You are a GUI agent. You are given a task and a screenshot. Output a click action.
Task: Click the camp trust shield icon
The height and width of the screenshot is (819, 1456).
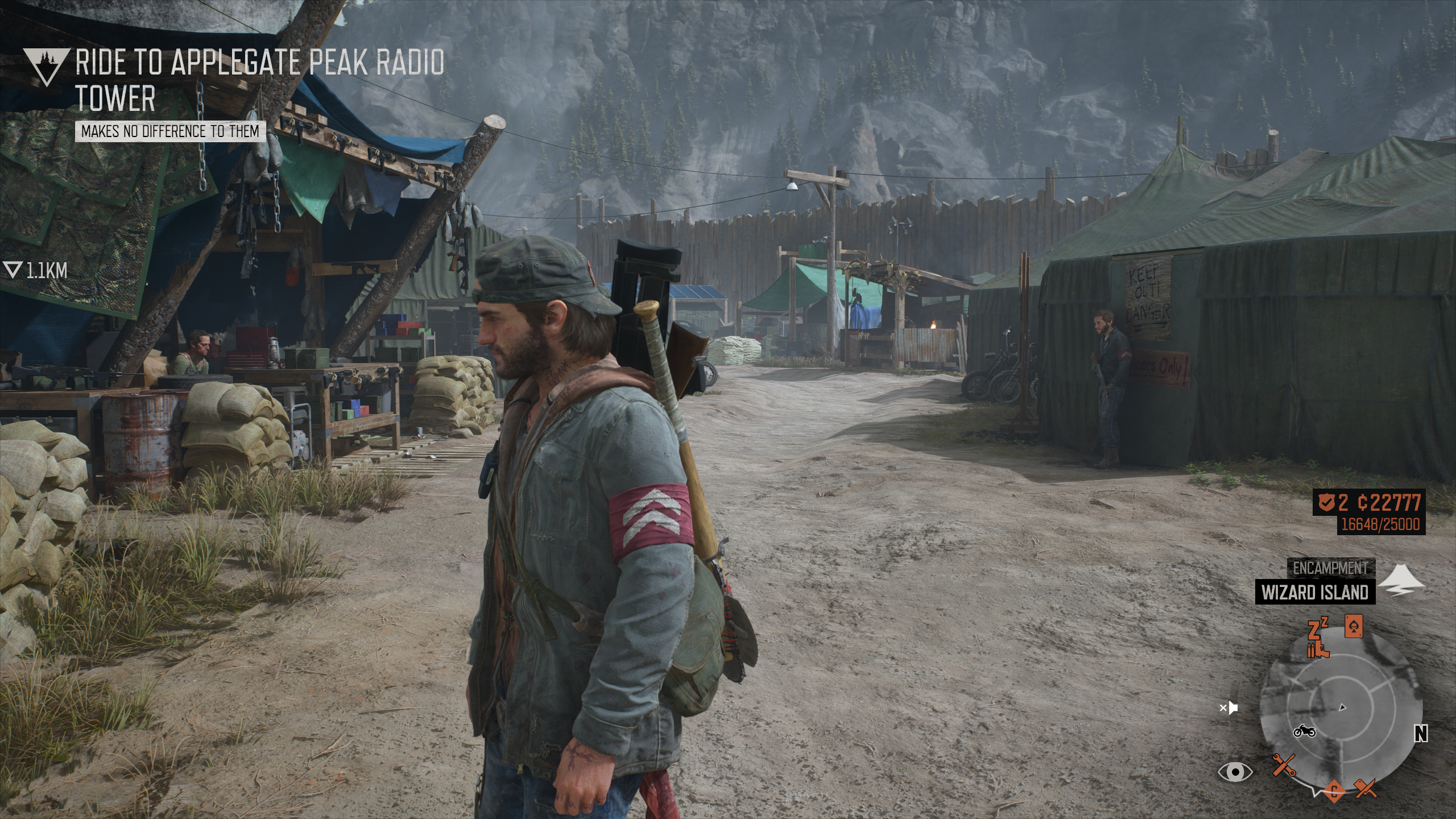[1327, 502]
